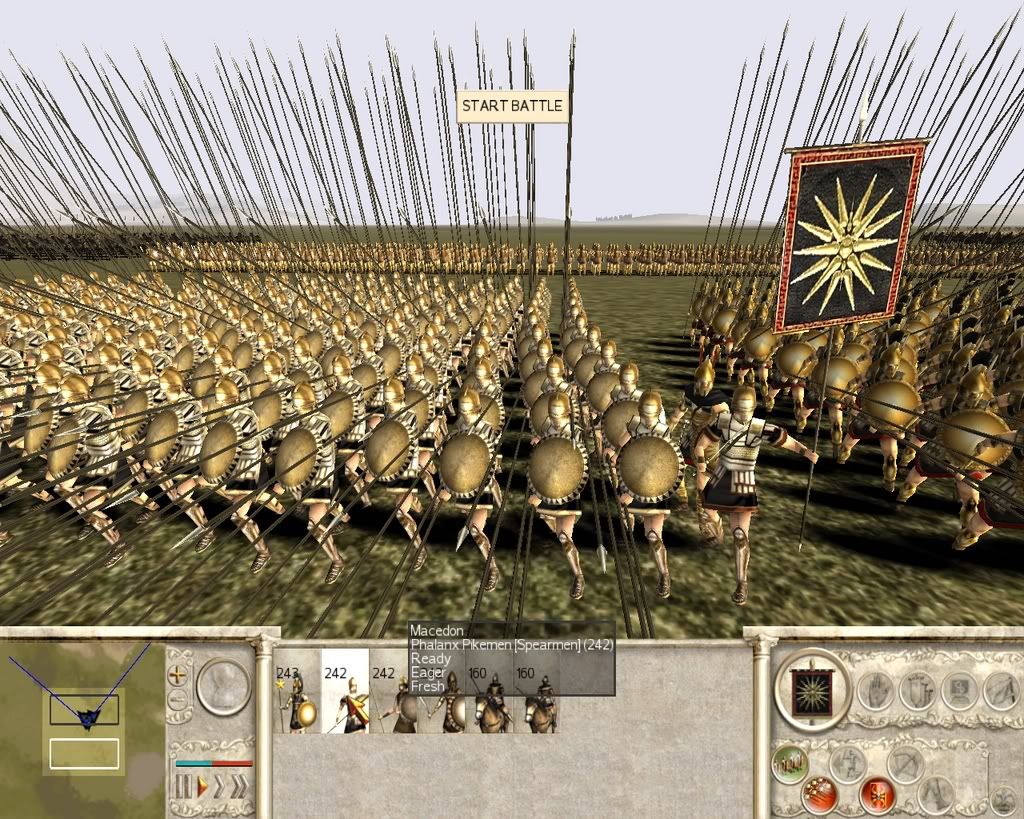
Task: Click the greyed bow fire-at-will button
Action: 904,764
